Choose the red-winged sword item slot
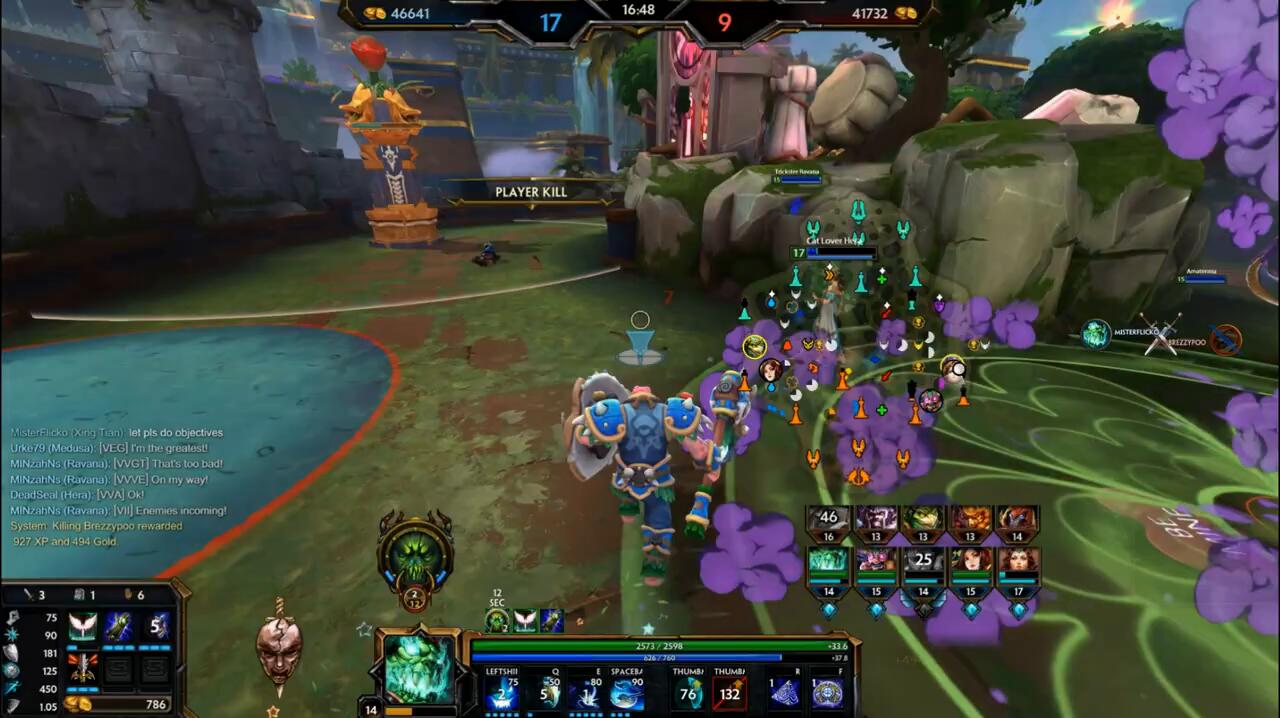The width and height of the screenshot is (1280, 718). [x=83, y=666]
